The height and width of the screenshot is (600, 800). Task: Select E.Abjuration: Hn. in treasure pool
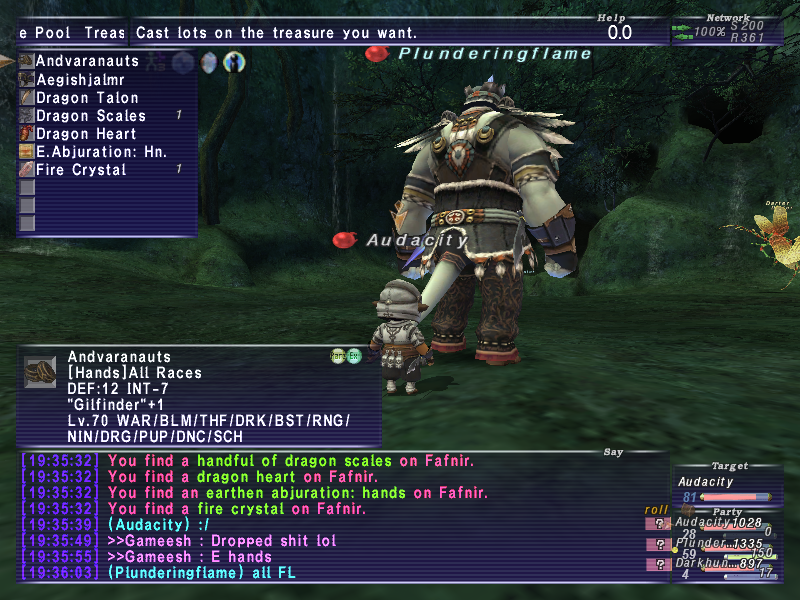tap(101, 152)
